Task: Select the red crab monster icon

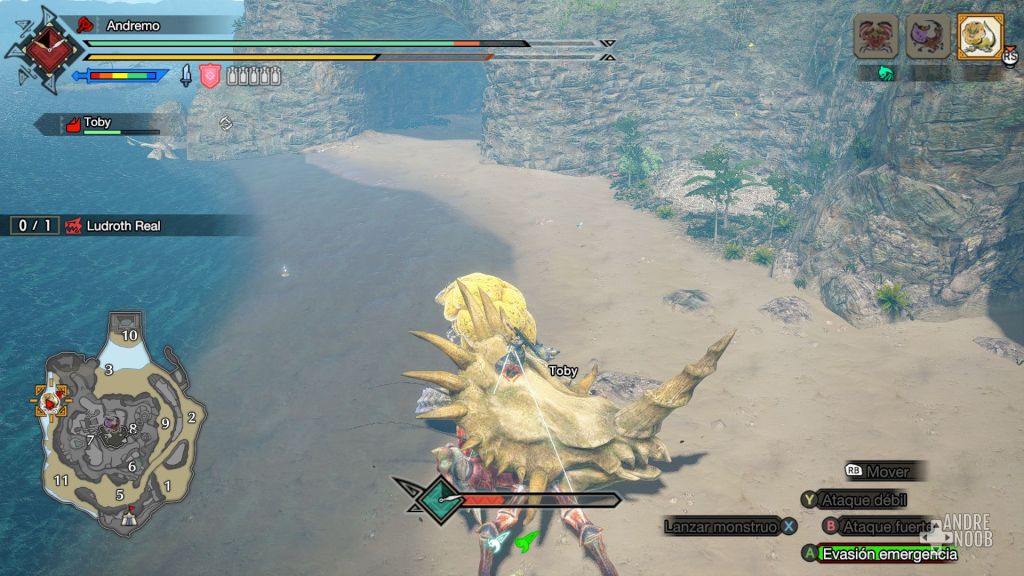Action: pyautogui.click(x=875, y=37)
